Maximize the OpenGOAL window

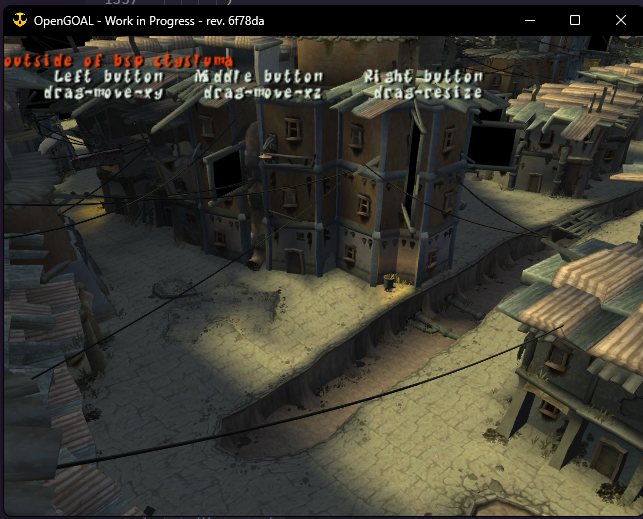point(575,20)
